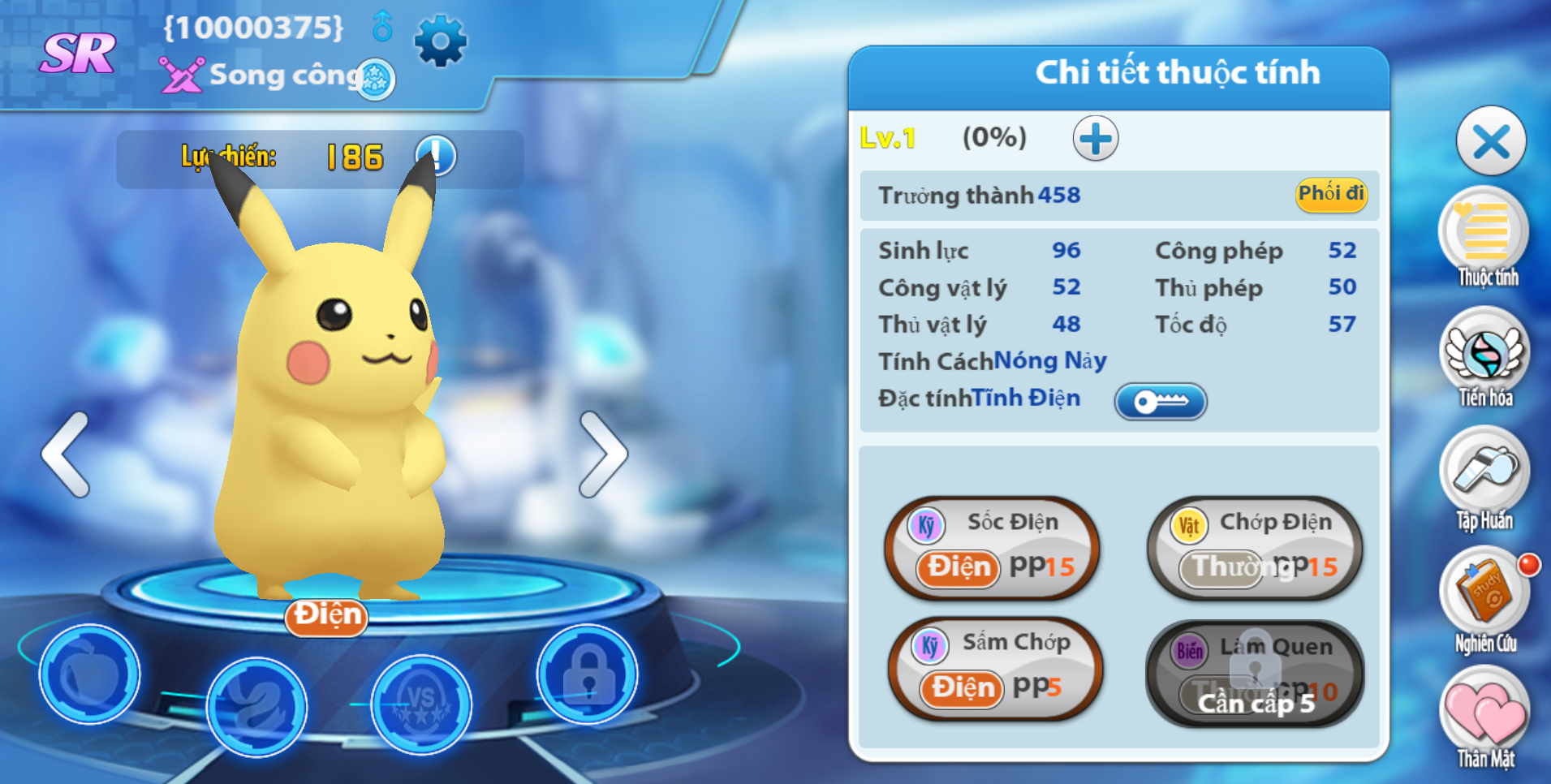Select the apple item slot
Screen dimensions: 1551x784
89,674
